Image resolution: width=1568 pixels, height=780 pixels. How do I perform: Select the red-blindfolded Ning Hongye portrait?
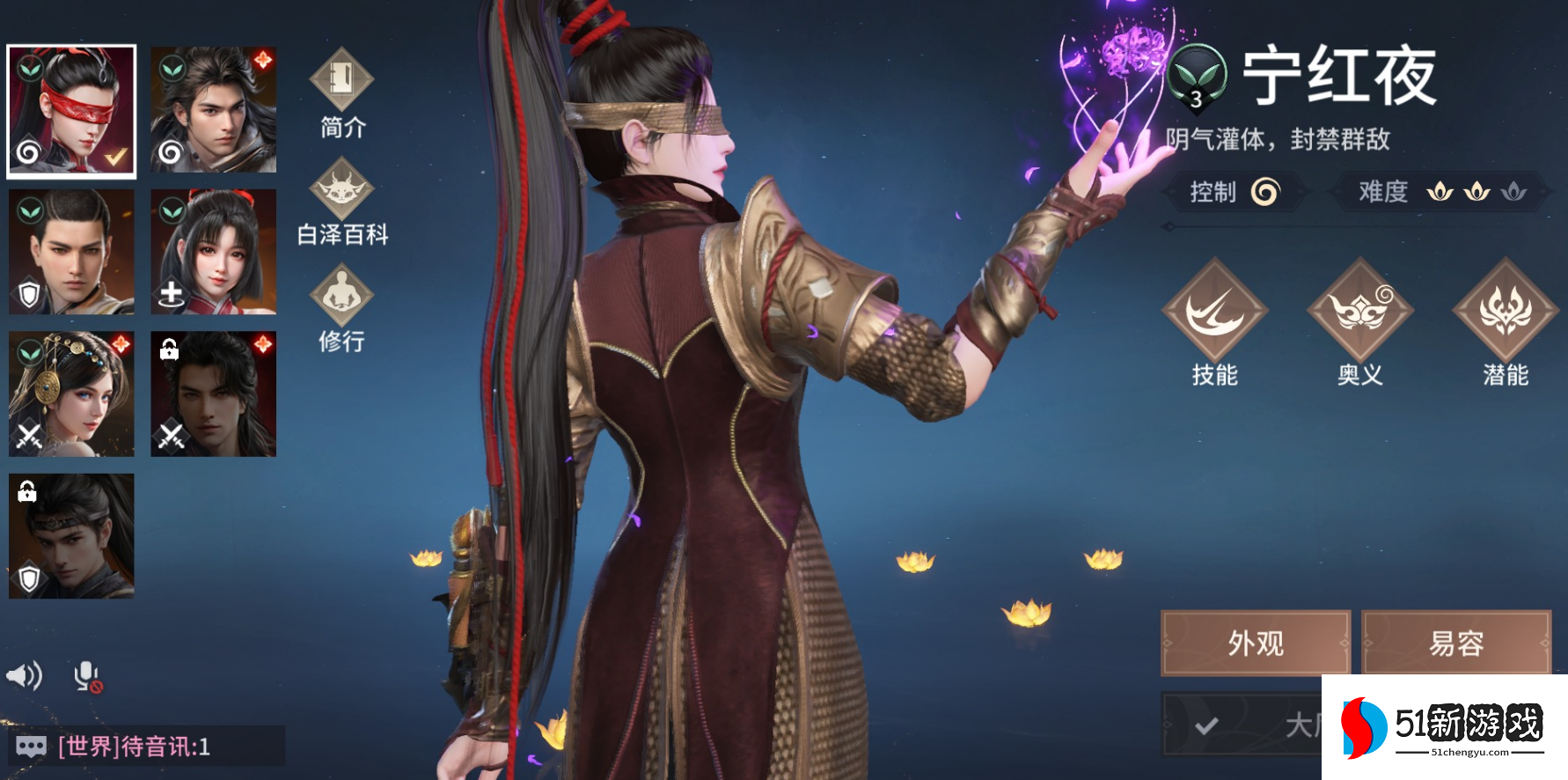click(71, 111)
